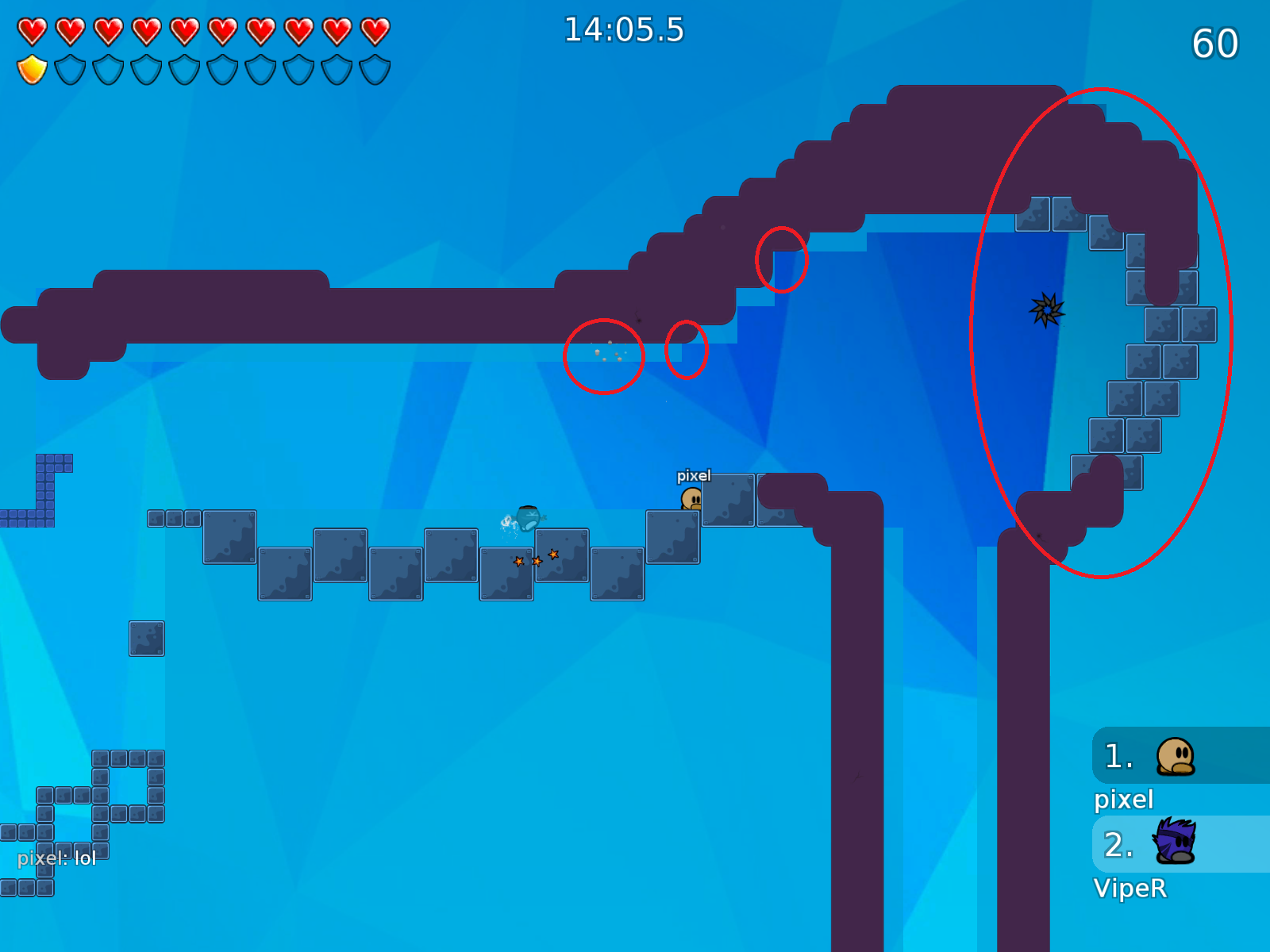
Task: Click the first red heart icon
Action: click(33, 30)
